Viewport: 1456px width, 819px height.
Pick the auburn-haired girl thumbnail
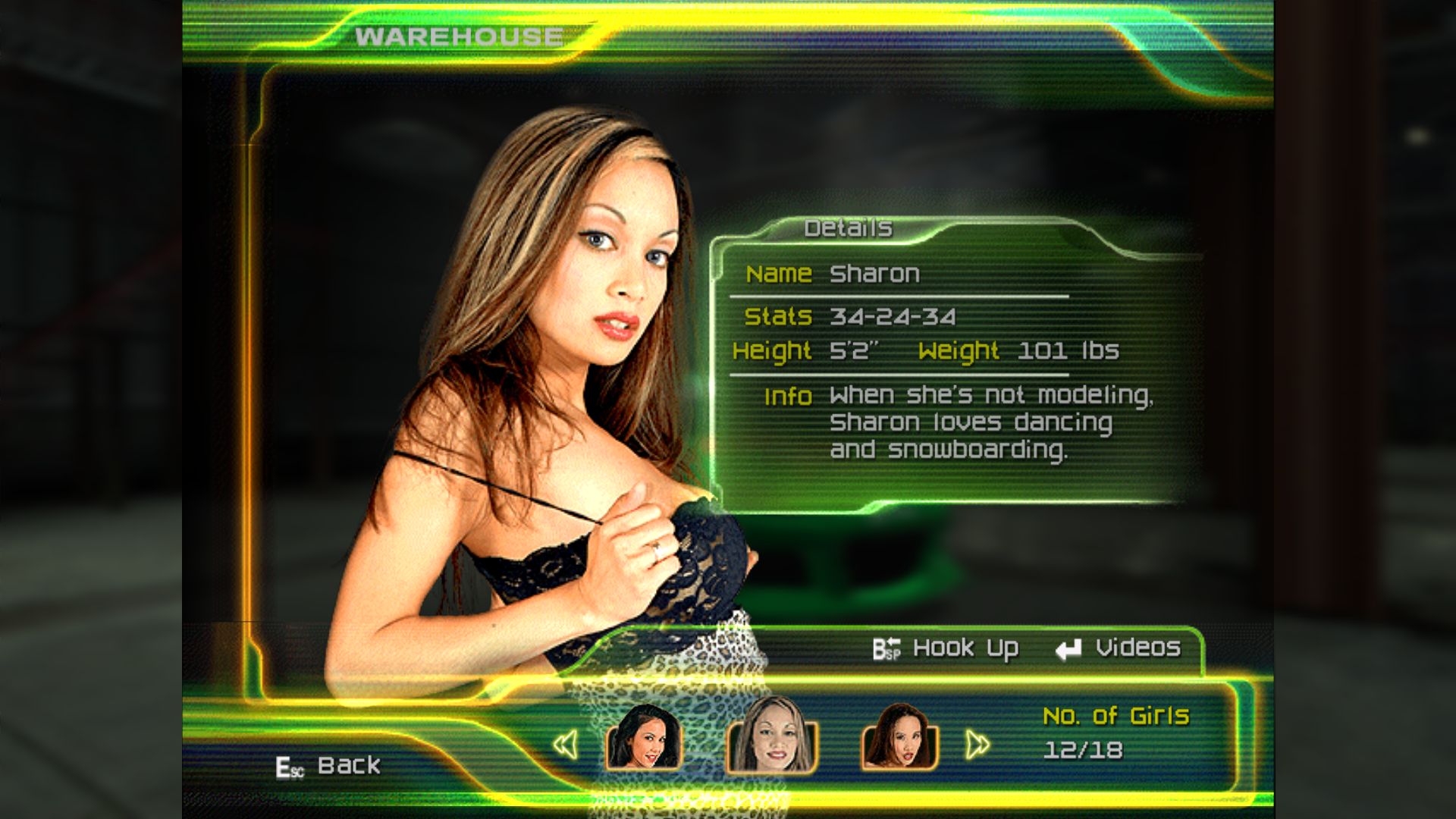(x=899, y=738)
